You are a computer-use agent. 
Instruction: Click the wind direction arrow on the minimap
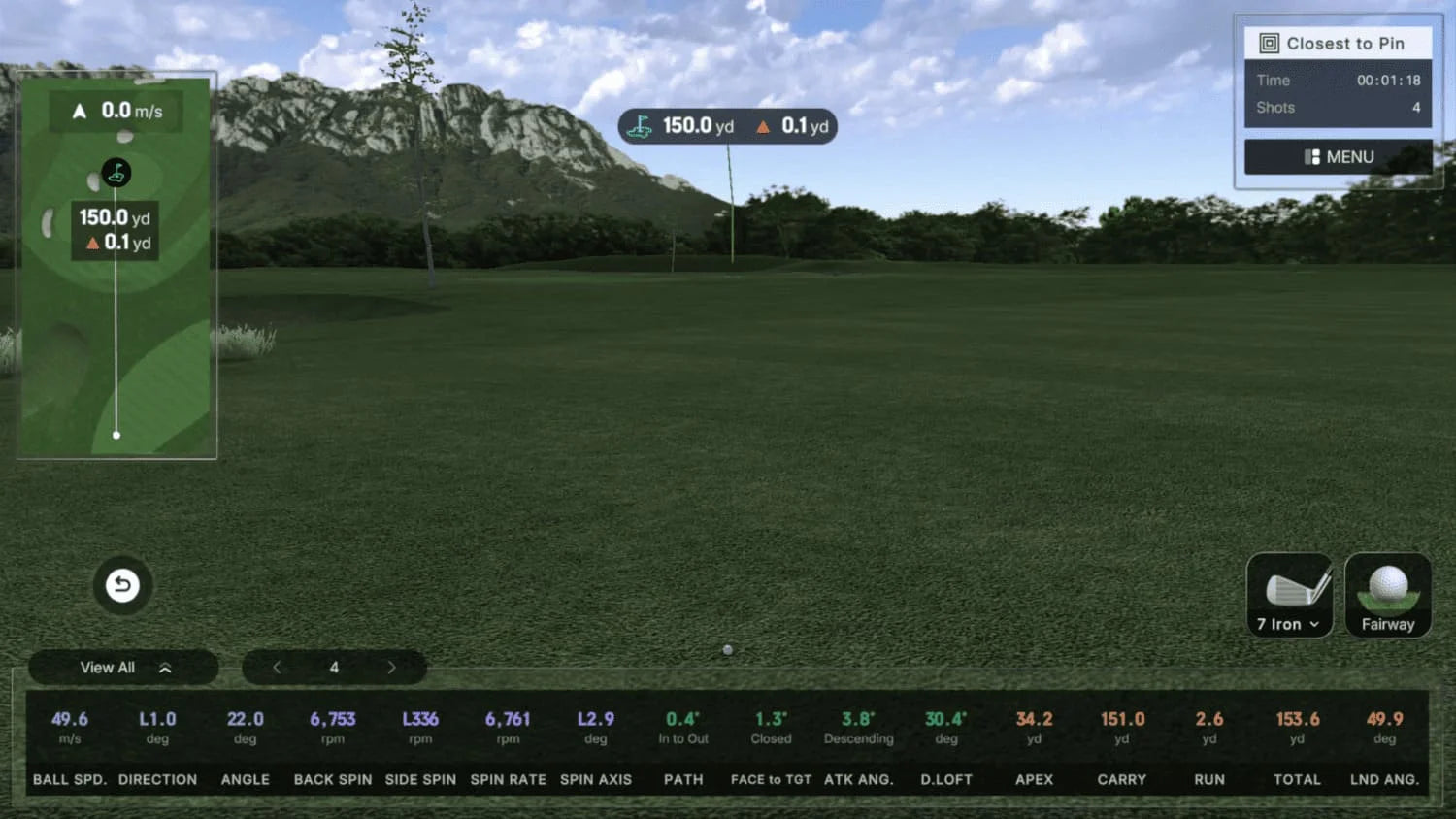[x=79, y=110]
